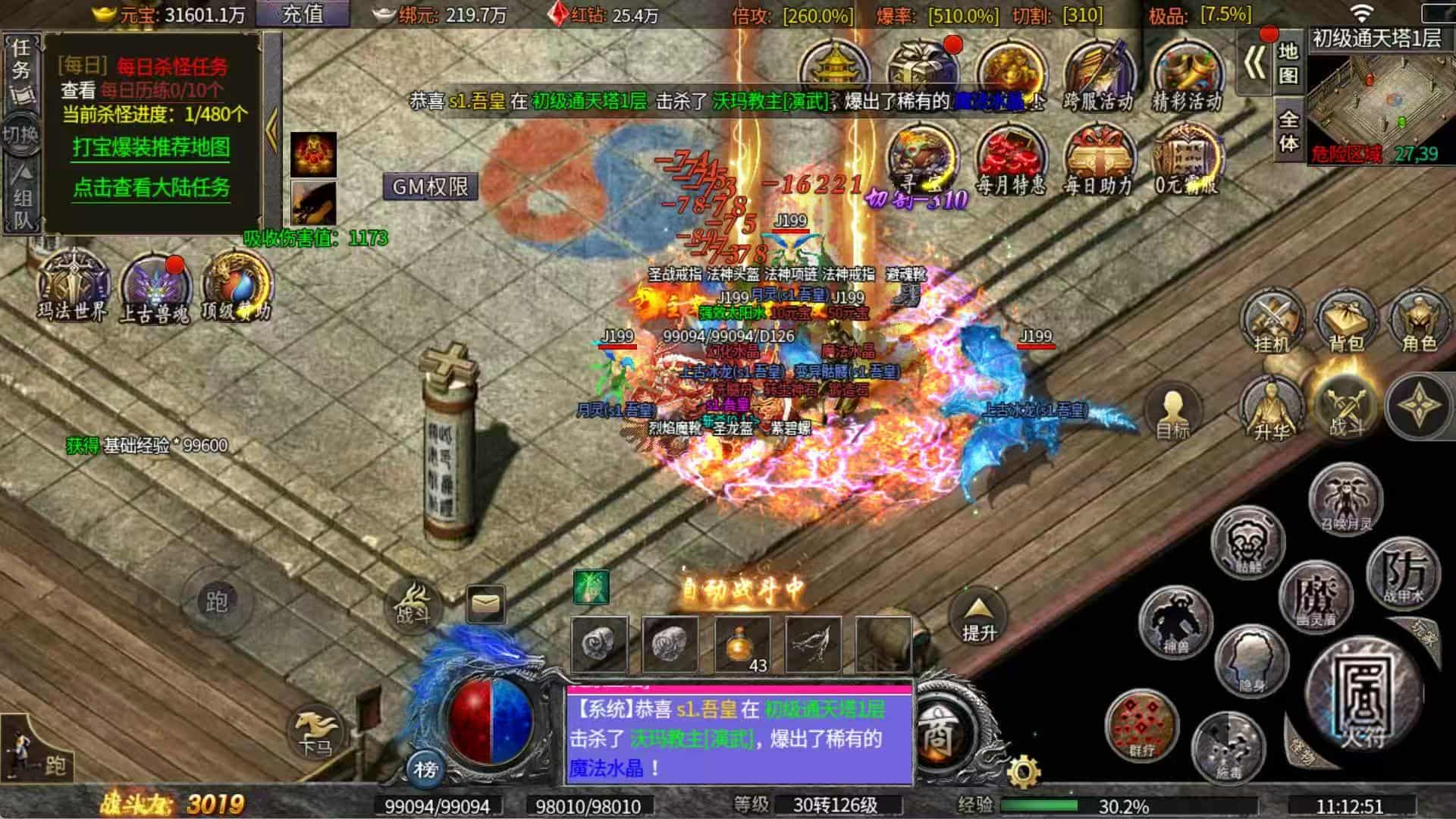Viewport: 1456px width, 819px height.
Task: Open the 每日助力 gift icon
Action: (1098, 161)
